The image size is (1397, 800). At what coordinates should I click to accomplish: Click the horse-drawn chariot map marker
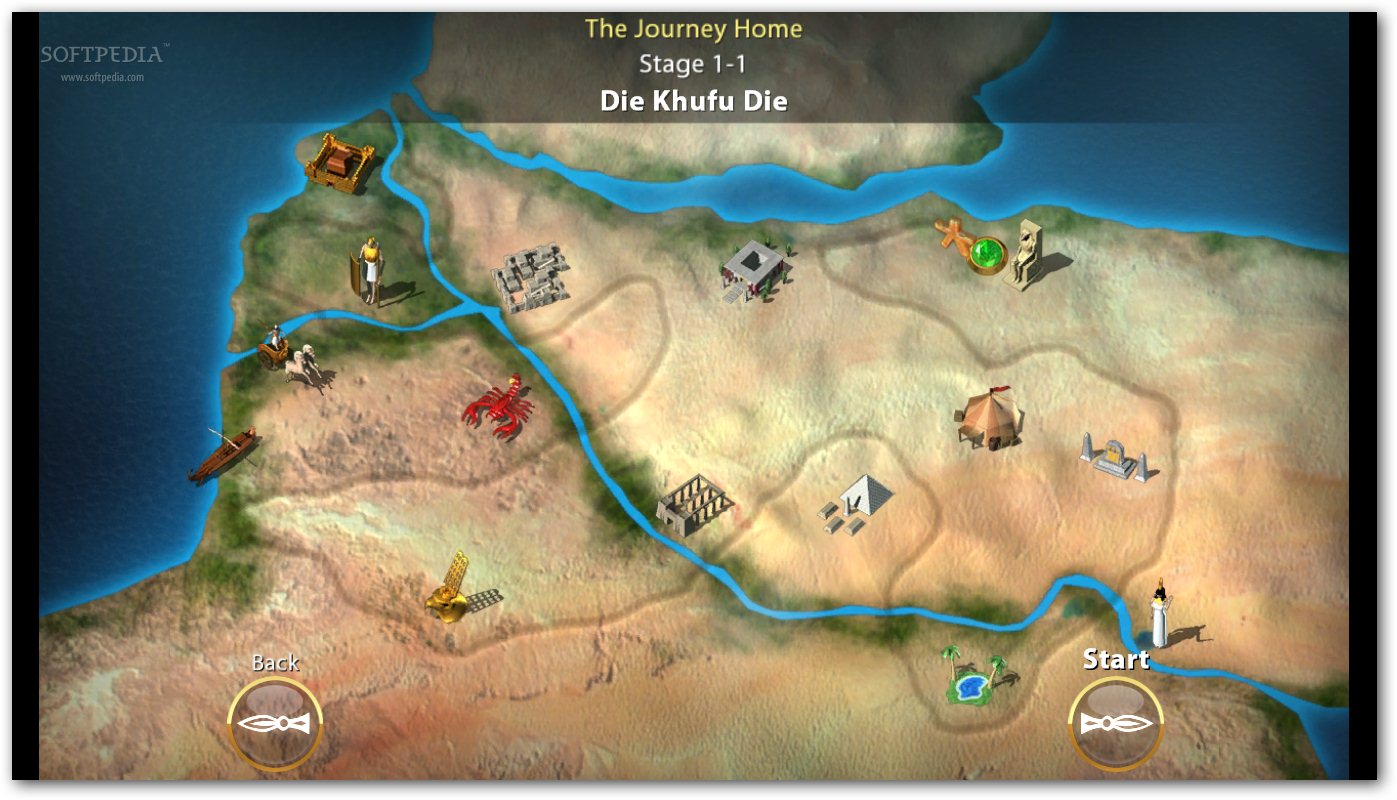click(285, 355)
